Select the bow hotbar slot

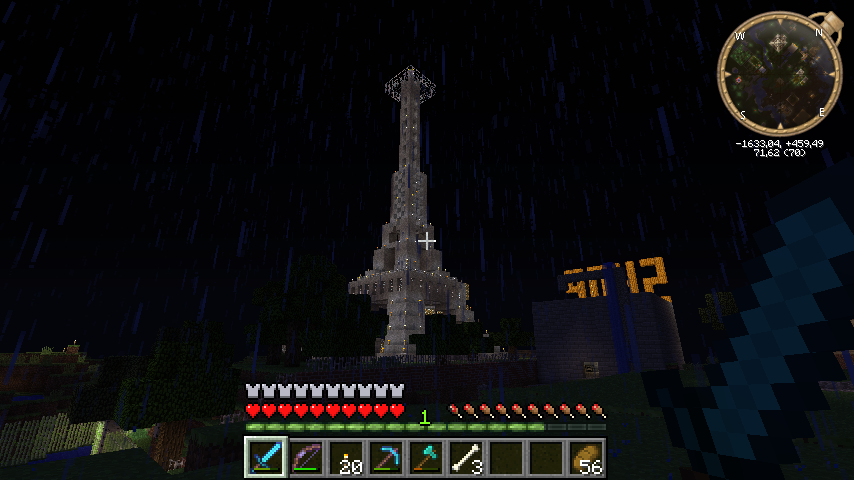pyautogui.click(x=305, y=458)
